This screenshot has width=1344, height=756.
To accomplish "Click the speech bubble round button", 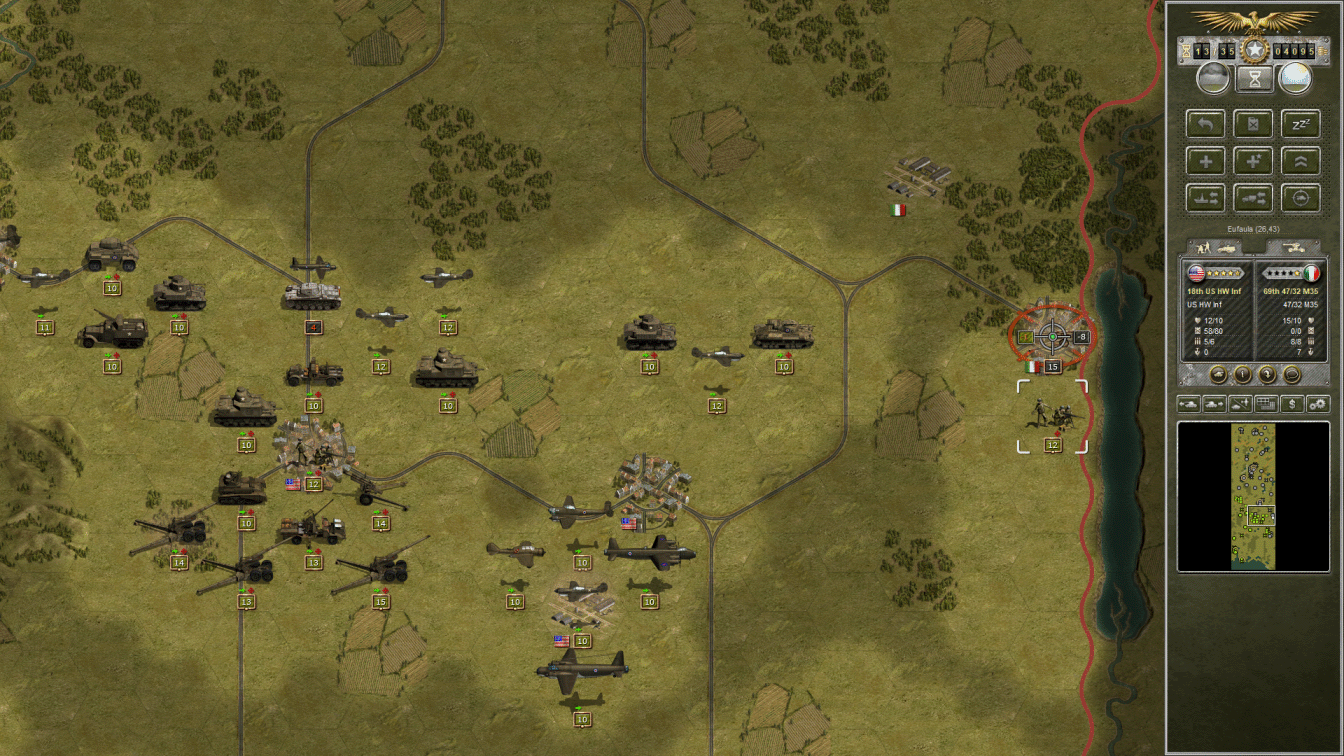I will [1292, 374].
